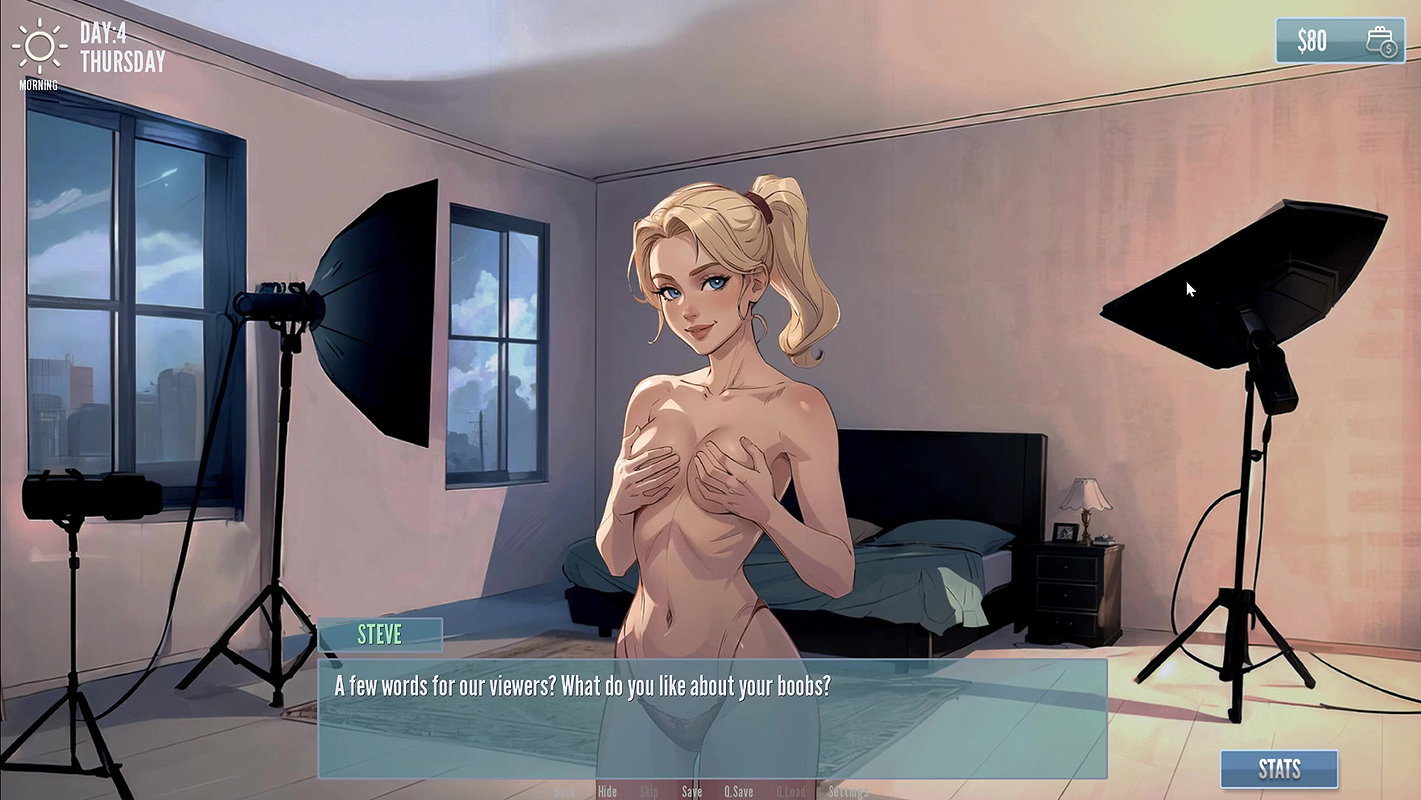Save the game with Save
This screenshot has height=800, width=1421.
click(692, 790)
